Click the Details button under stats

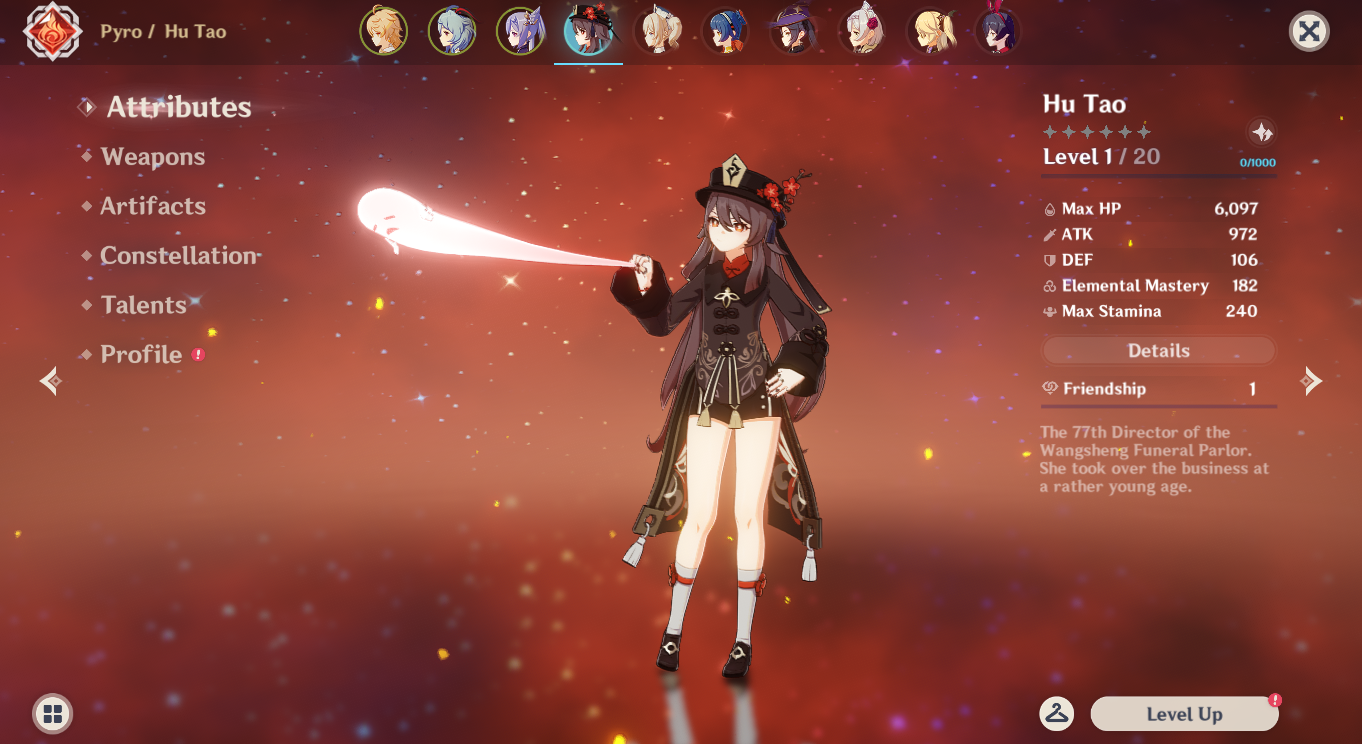[1158, 351]
